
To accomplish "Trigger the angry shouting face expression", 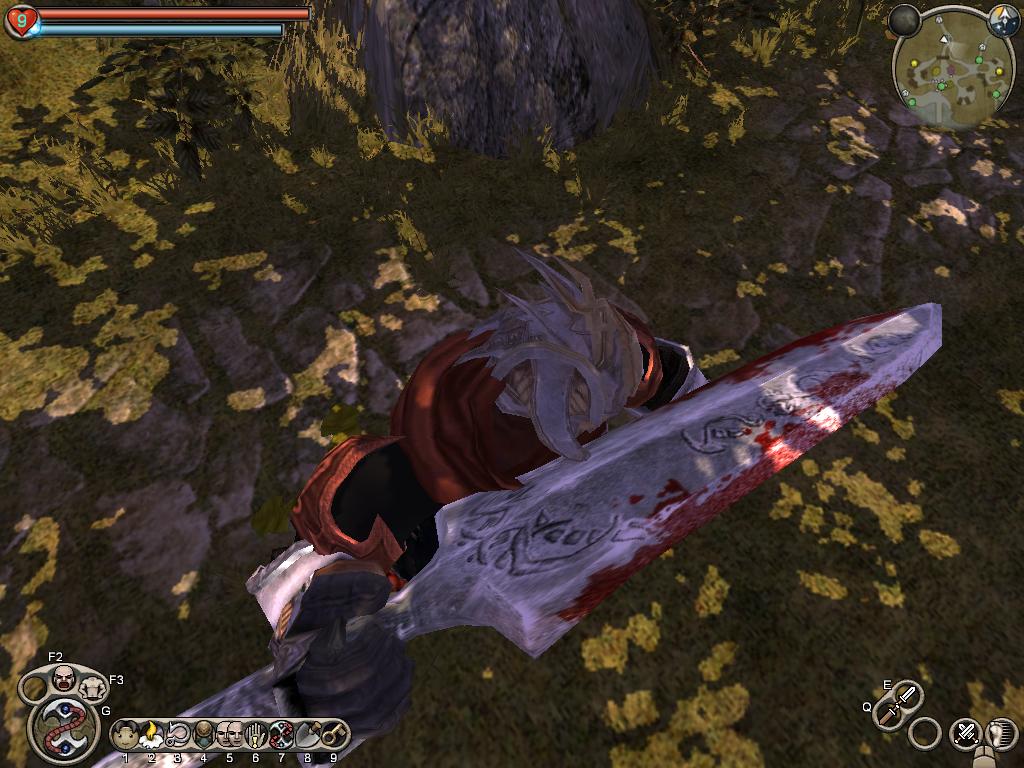I will tap(63, 678).
